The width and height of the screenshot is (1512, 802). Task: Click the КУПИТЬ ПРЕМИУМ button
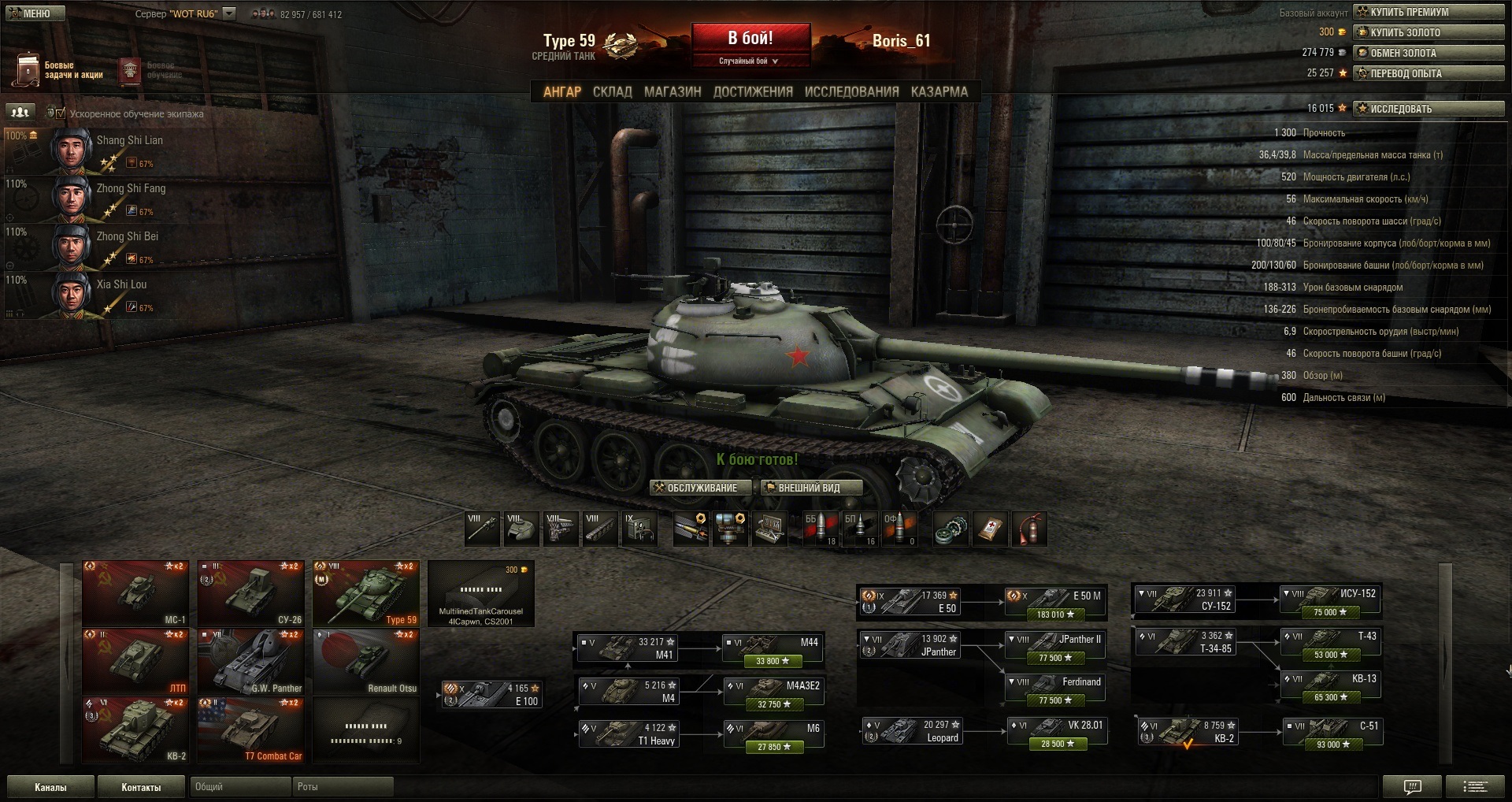(1429, 12)
